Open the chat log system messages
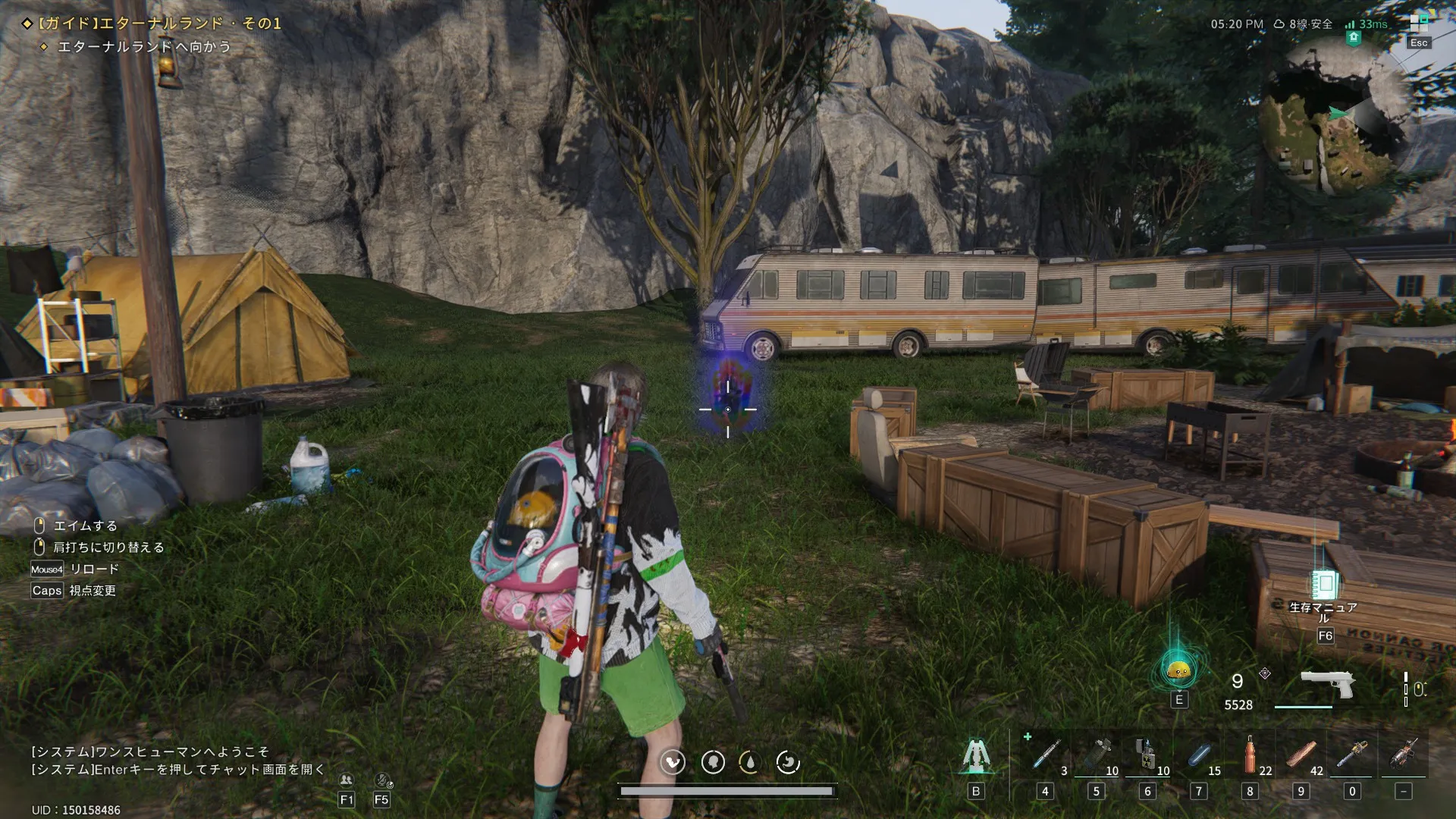This screenshot has width=1456, height=819. [178, 761]
